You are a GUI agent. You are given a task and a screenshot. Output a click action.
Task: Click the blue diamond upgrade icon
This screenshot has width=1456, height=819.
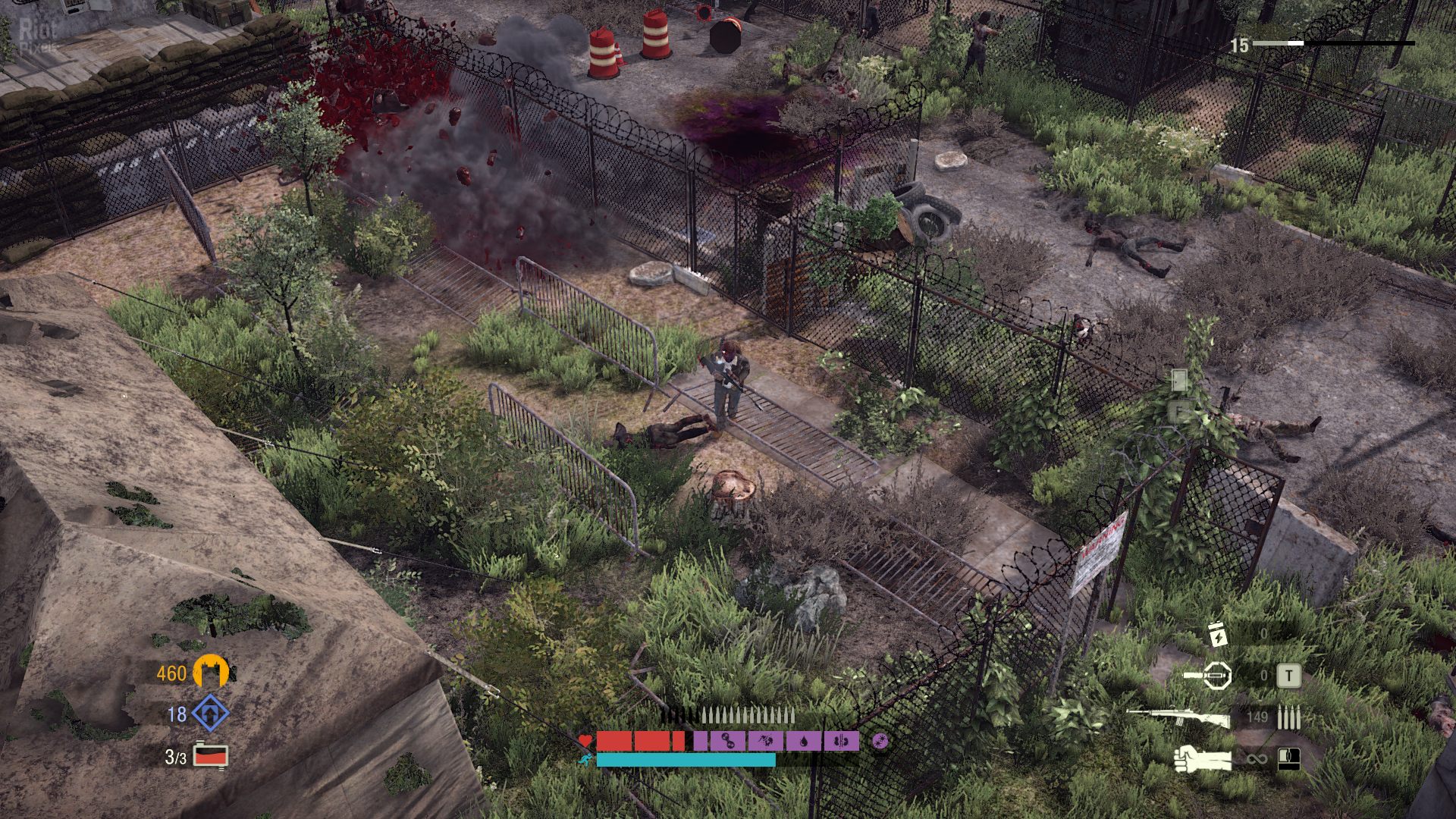(x=210, y=713)
